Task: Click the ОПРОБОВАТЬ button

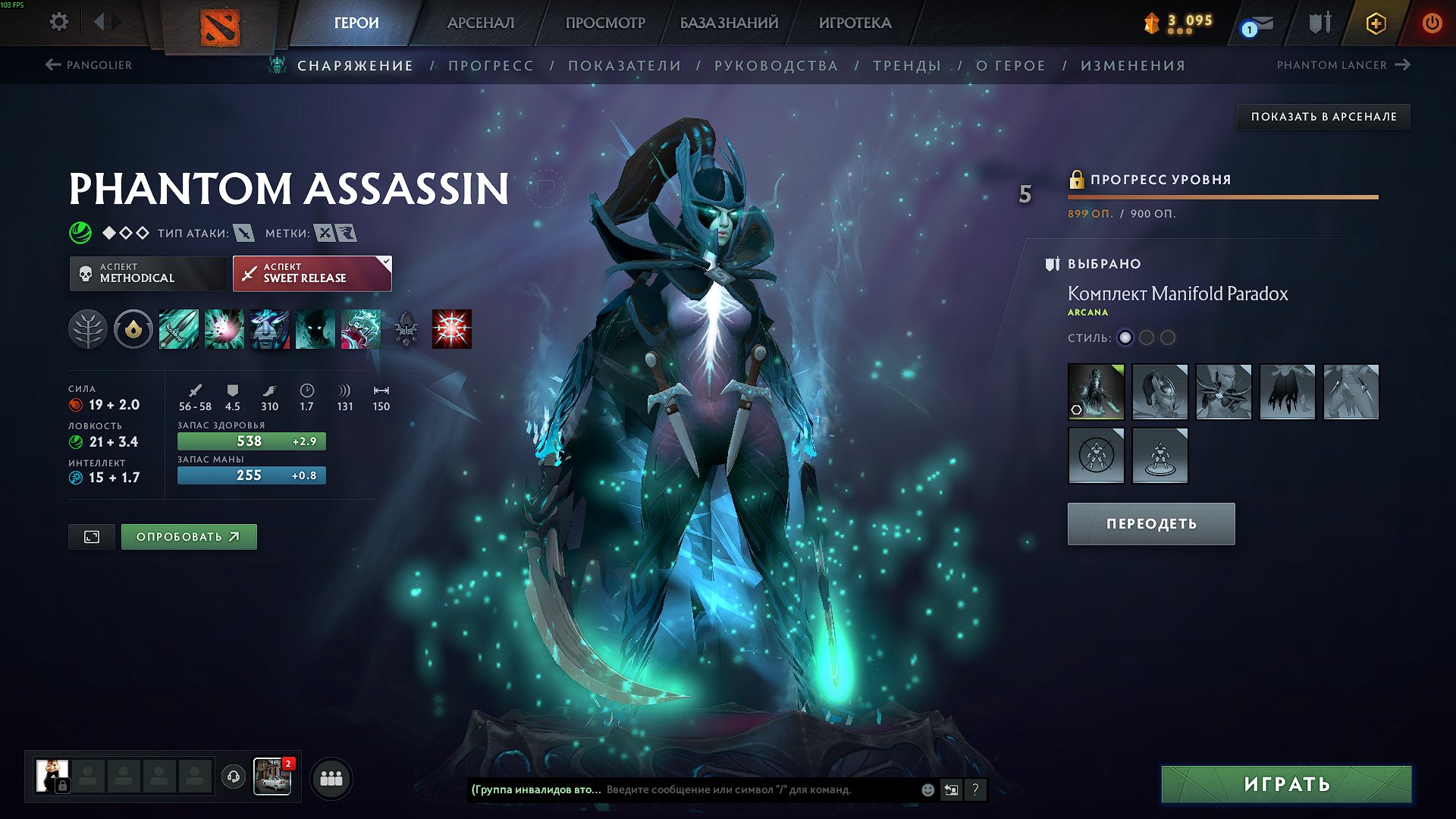Action: pyautogui.click(x=188, y=535)
